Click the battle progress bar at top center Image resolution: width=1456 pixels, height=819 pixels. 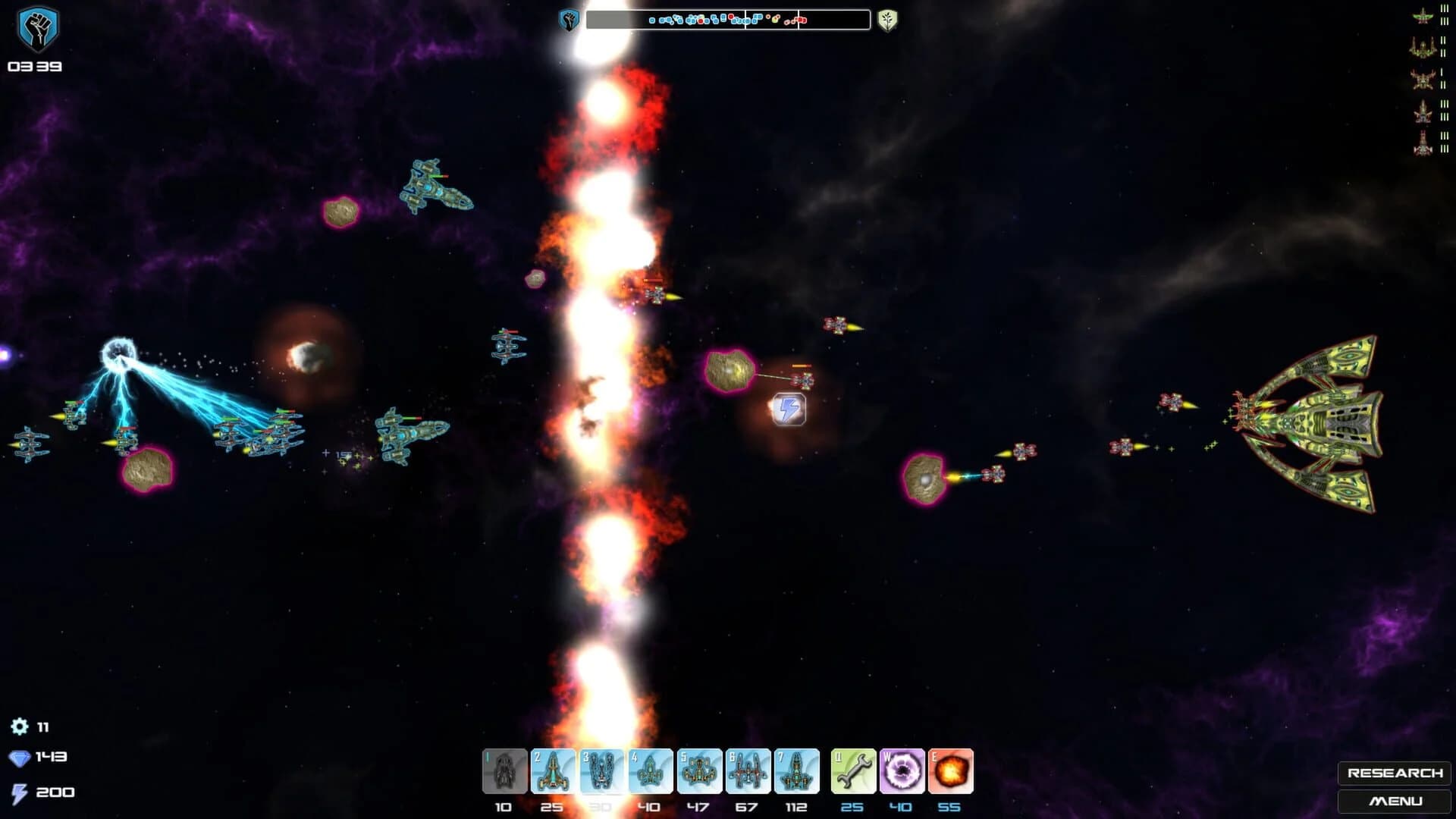pyautogui.click(x=728, y=20)
